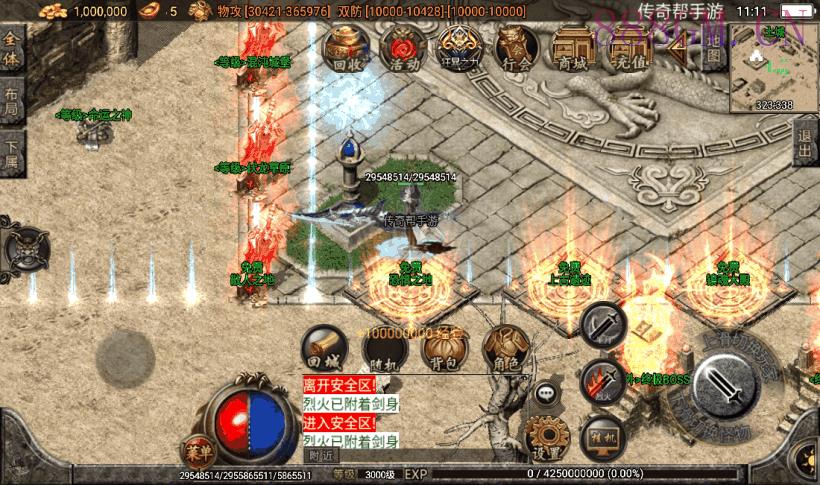Open the 行会 guild panel
This screenshot has height=485, width=820.
point(516,50)
